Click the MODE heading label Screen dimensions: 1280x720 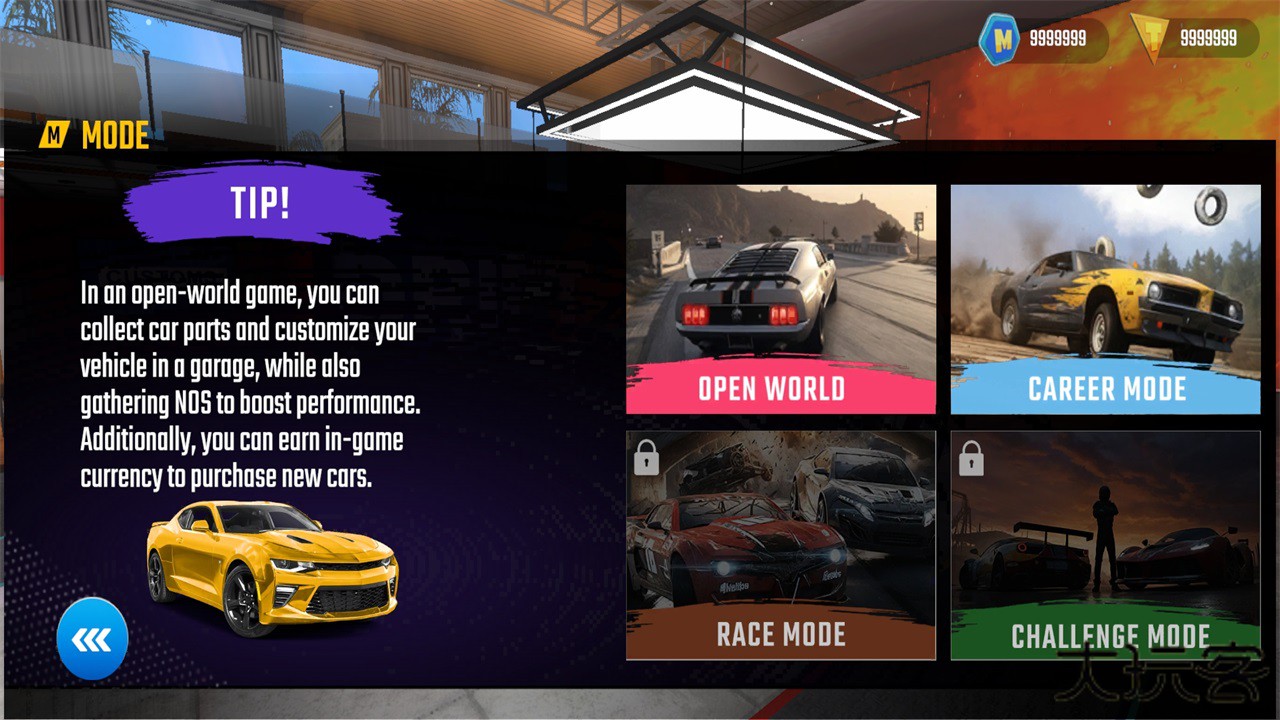tap(115, 133)
